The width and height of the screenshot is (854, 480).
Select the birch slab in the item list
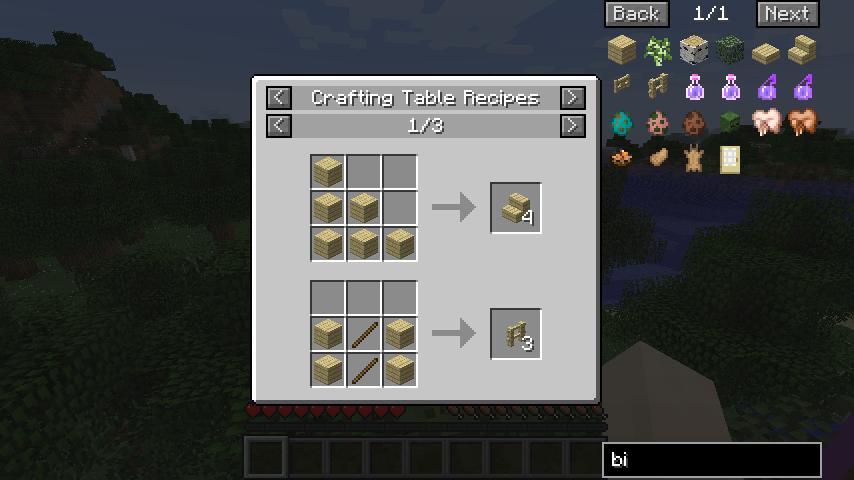click(766, 50)
